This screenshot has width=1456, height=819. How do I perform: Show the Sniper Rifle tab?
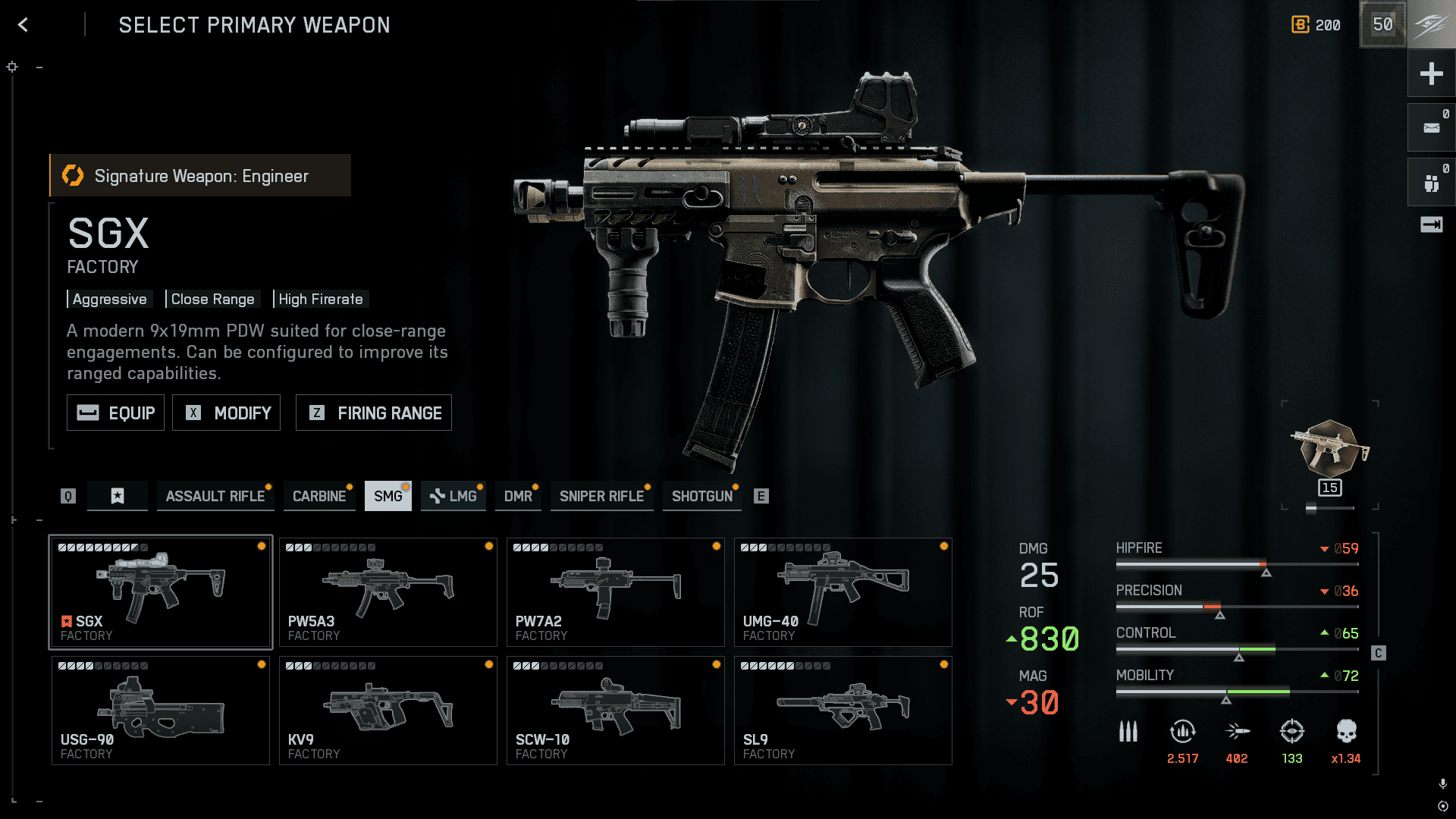[601, 496]
